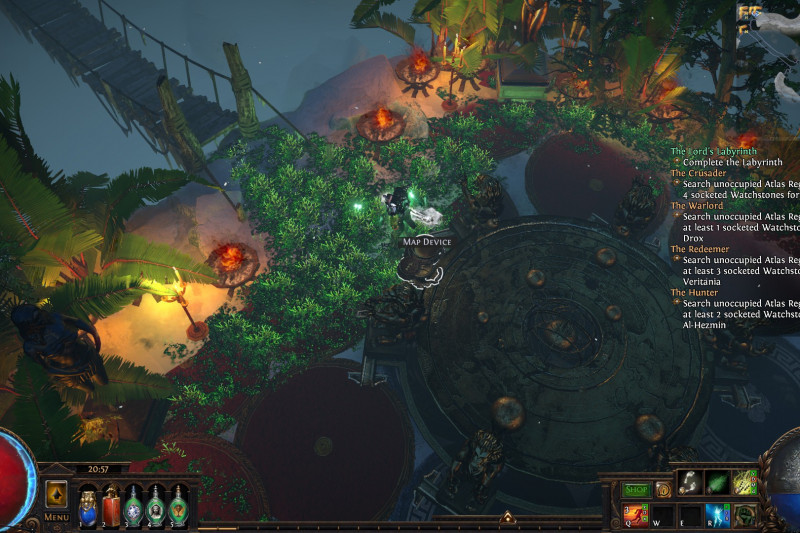Activate the diamond utility flask in slot 3

tap(133, 505)
